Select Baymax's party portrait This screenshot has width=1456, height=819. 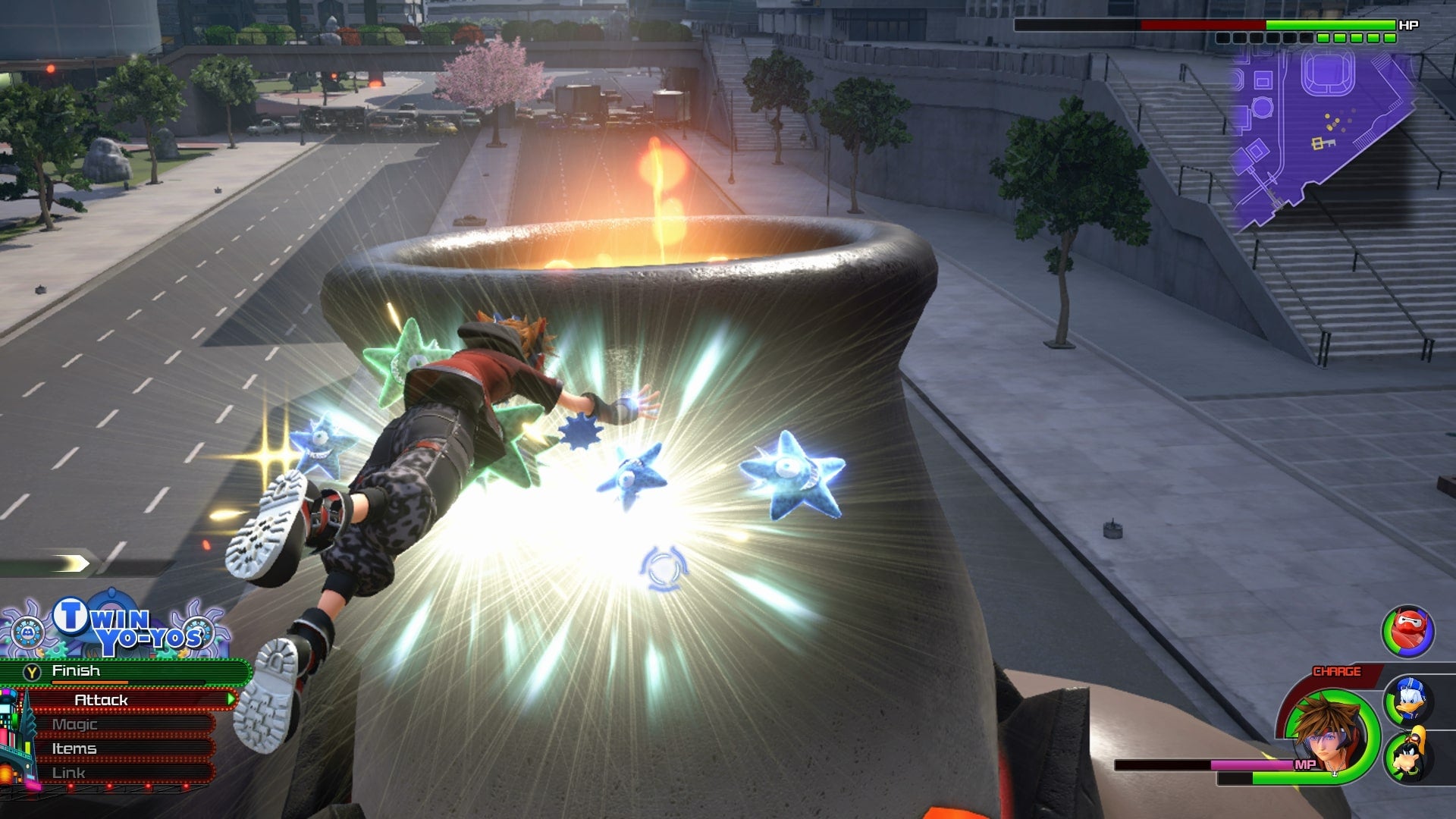(x=1408, y=631)
